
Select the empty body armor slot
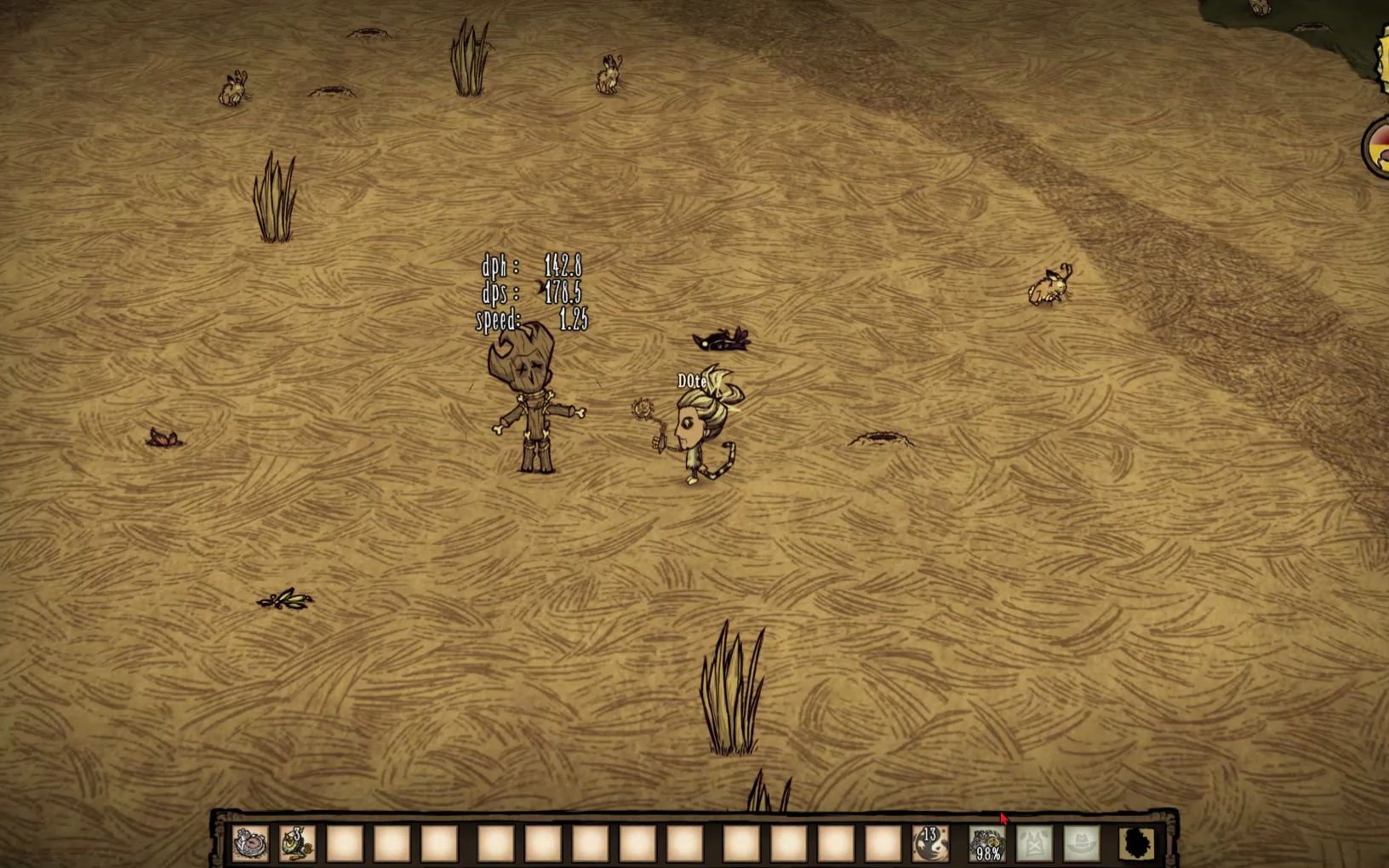pyautogui.click(x=1034, y=843)
